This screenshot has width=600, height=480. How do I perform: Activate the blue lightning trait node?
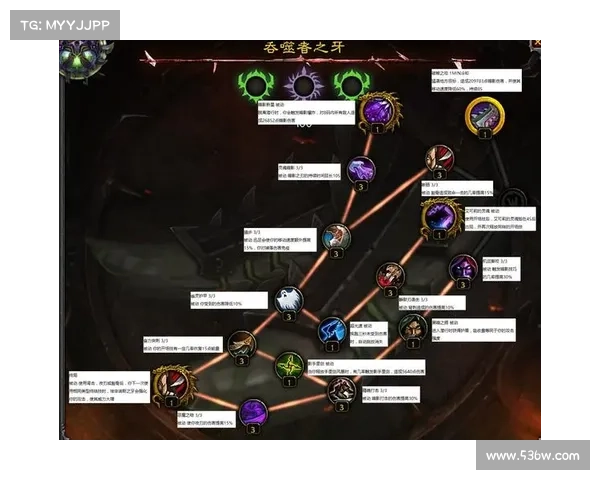pos(332,330)
